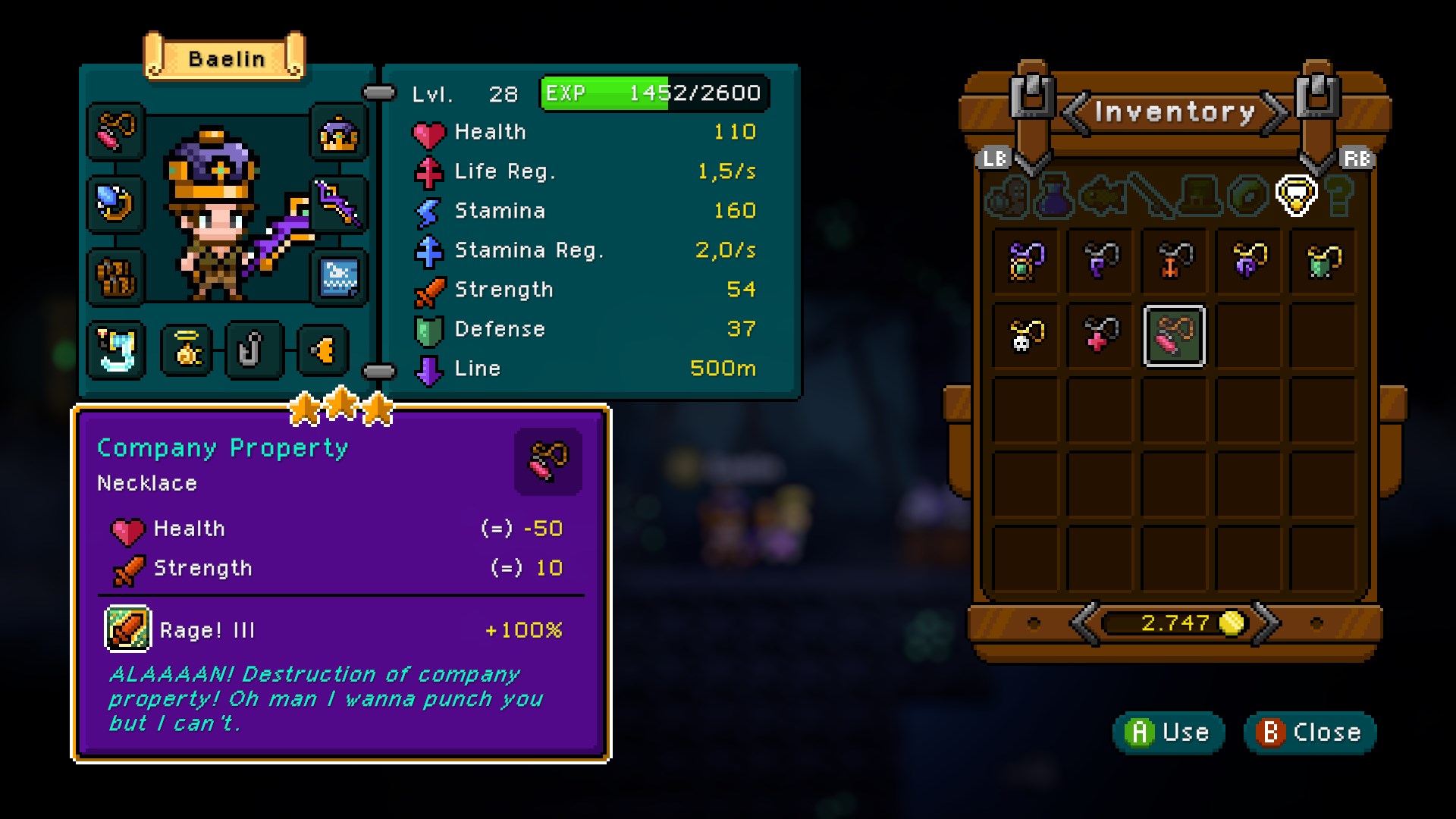Close the inventory screen
Viewport: 1456px width, 819px height.
pyautogui.click(x=1310, y=733)
